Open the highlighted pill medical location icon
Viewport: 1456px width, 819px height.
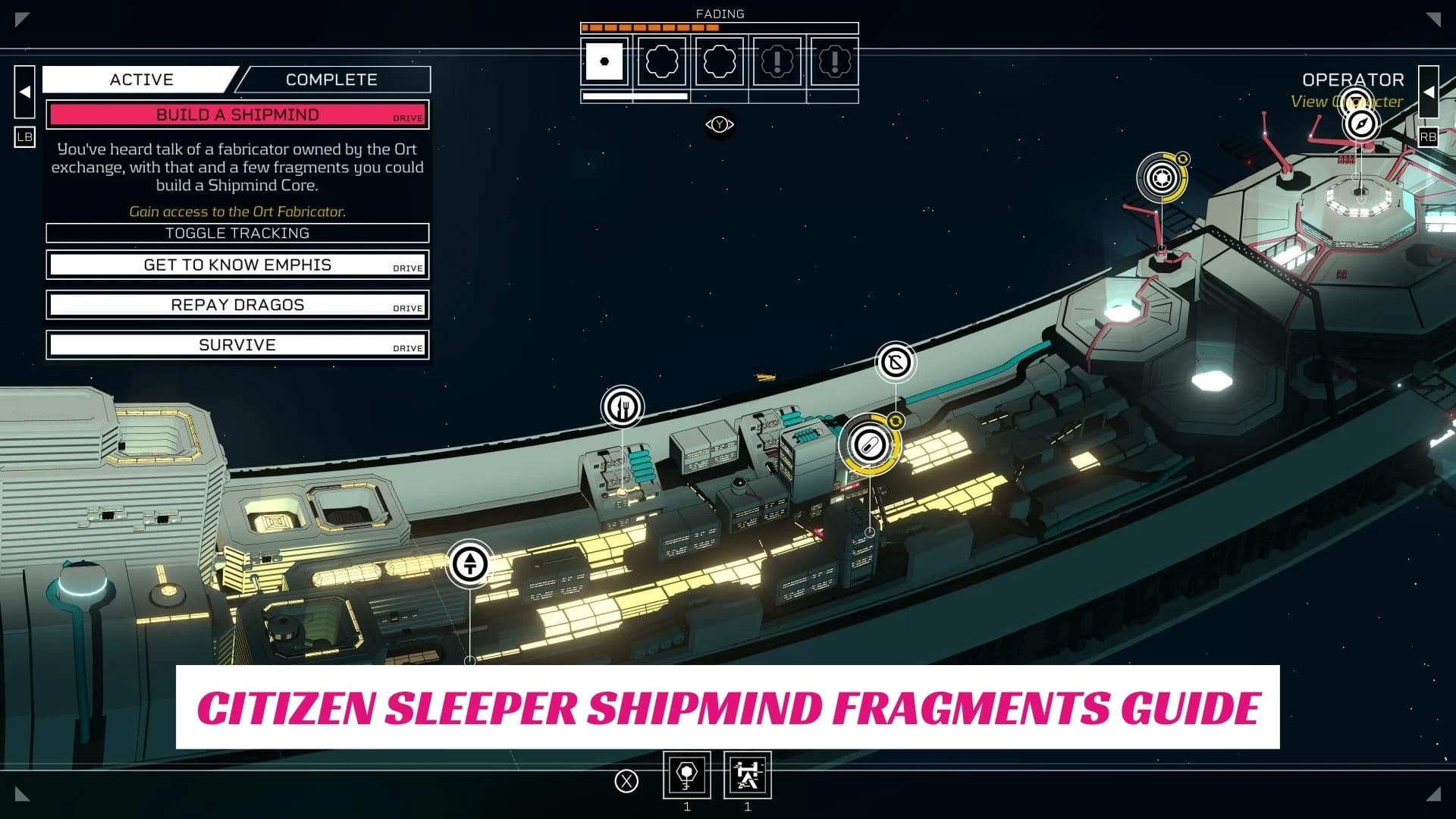click(x=869, y=446)
